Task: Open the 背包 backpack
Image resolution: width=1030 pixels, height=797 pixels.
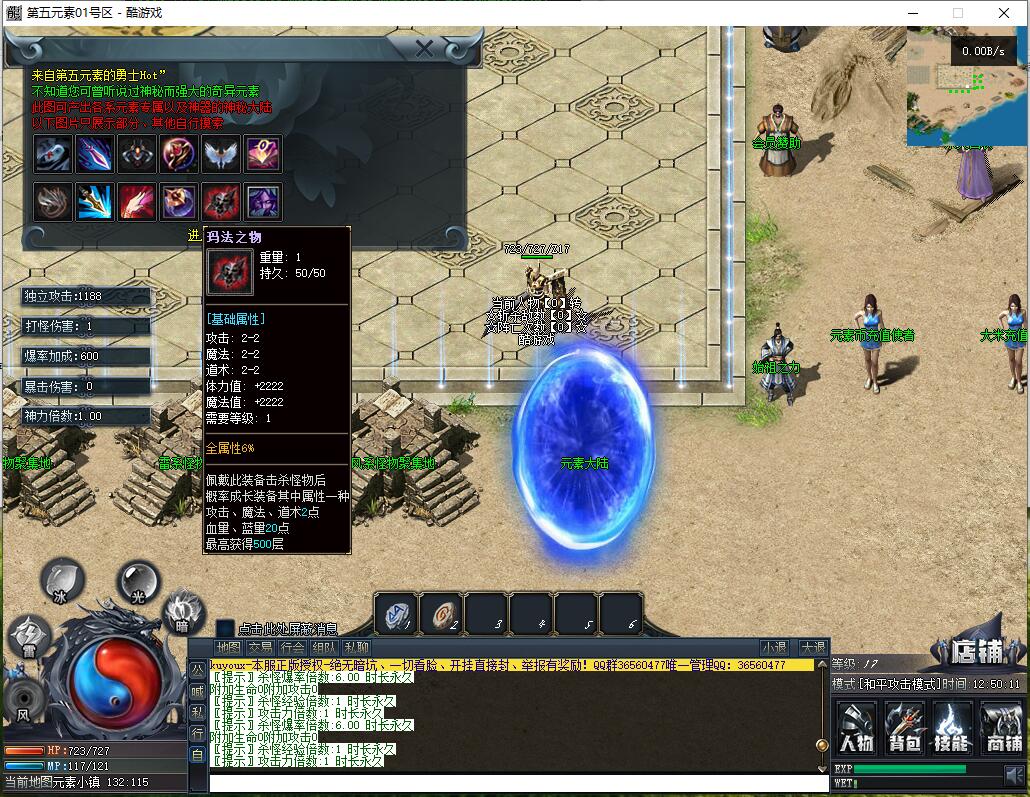Action: [904, 727]
